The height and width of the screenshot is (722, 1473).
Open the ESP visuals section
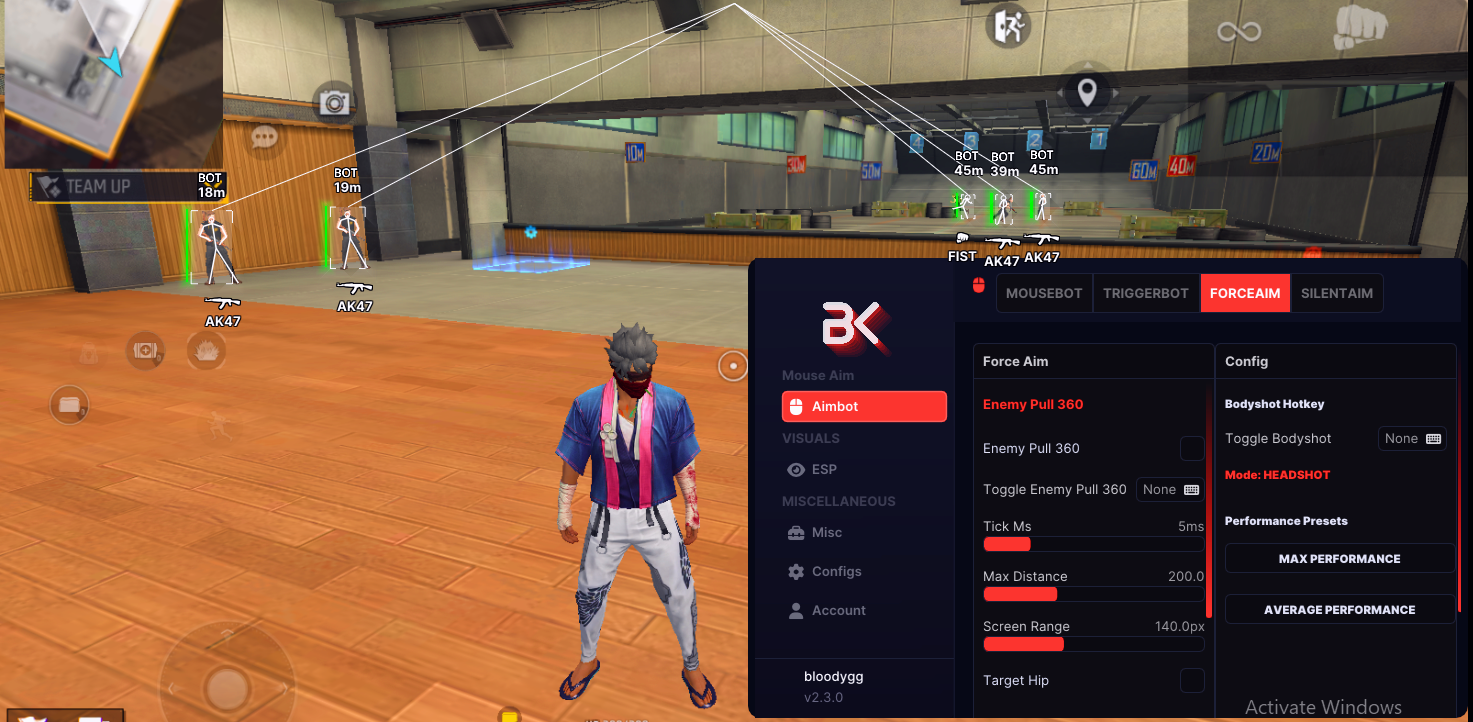[x=823, y=469]
